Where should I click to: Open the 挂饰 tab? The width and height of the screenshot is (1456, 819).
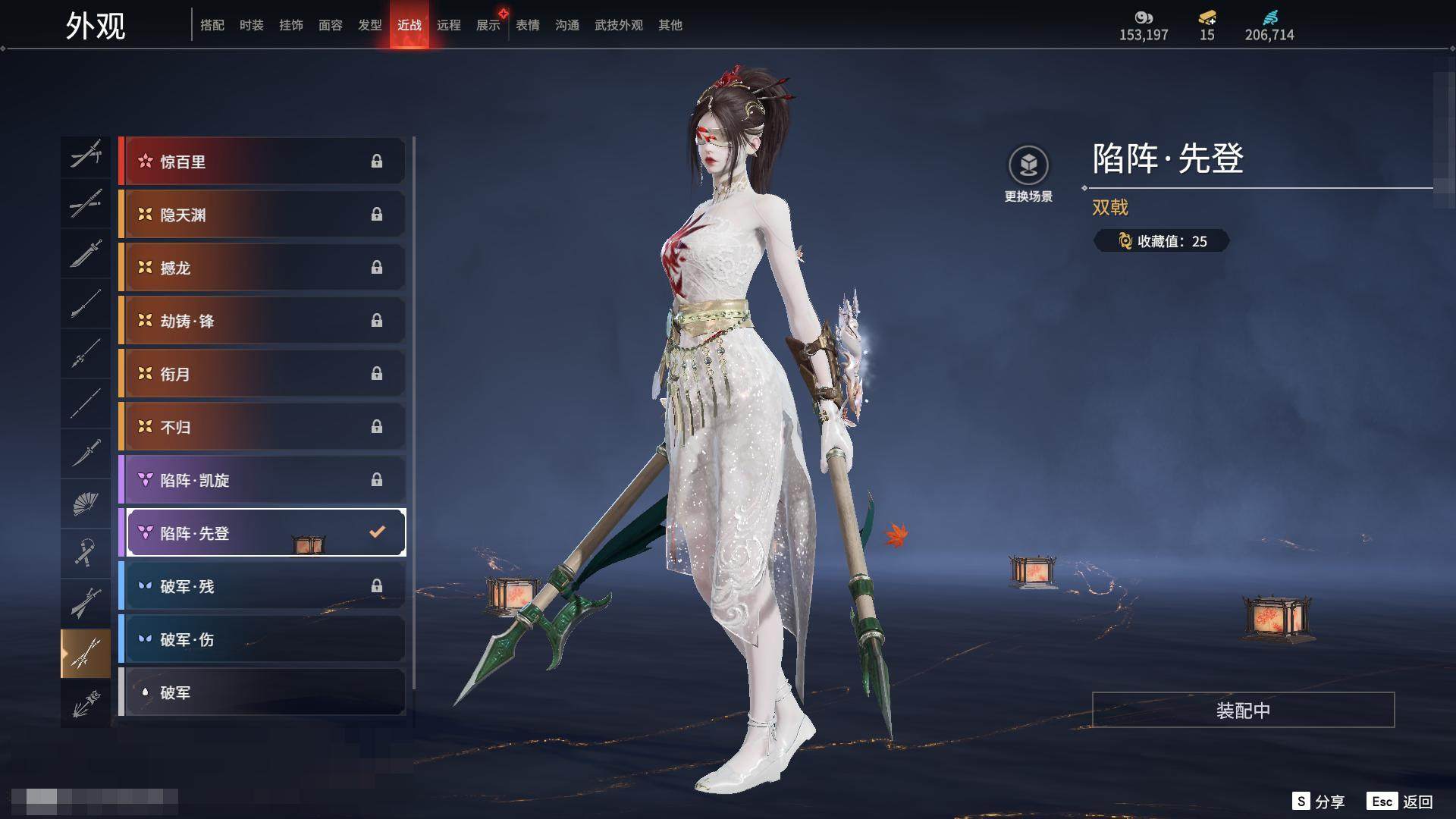pos(290,25)
